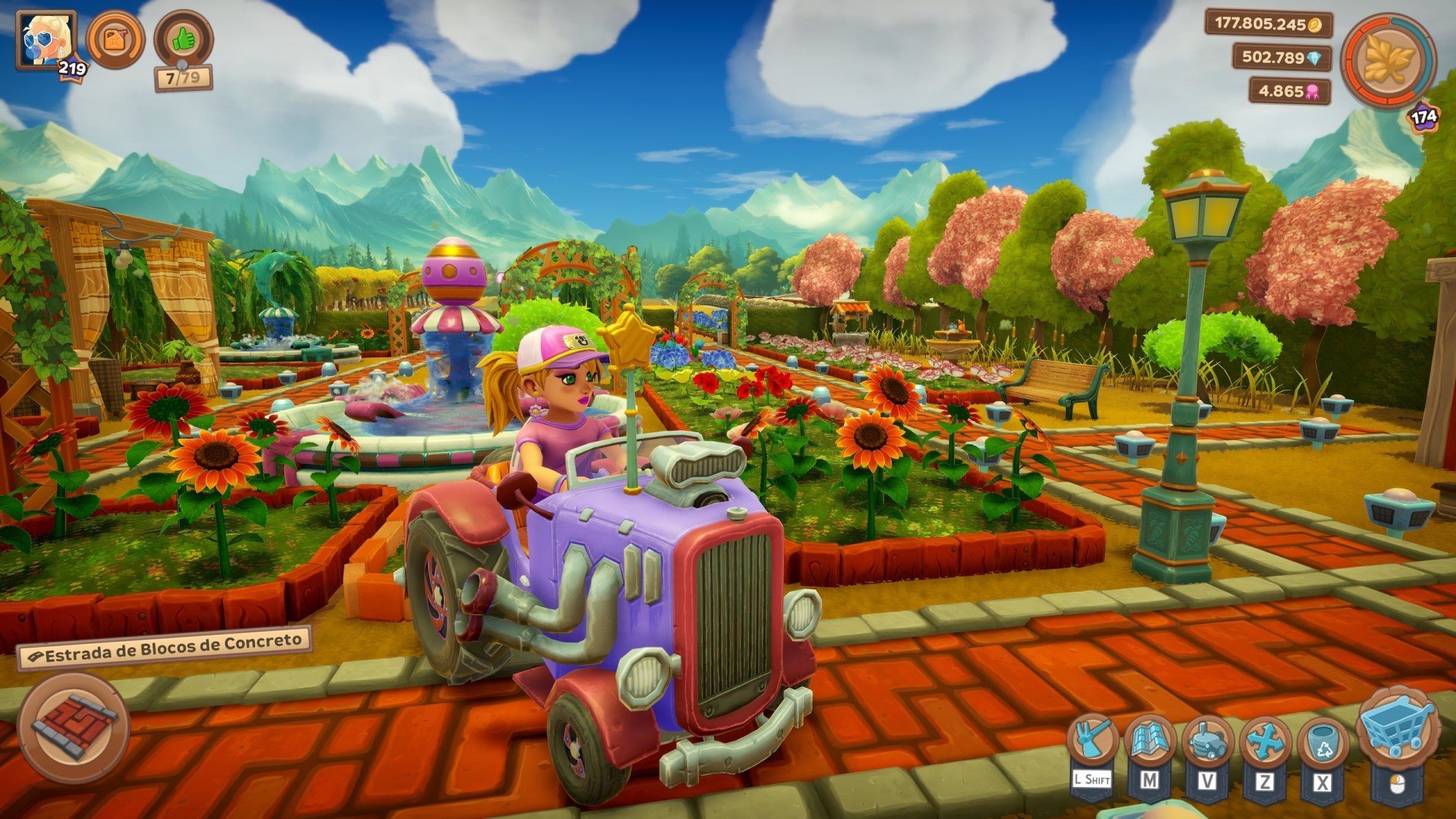Click the orange fuel can gauge
Viewport: 1456px width, 819px height.
[115, 39]
